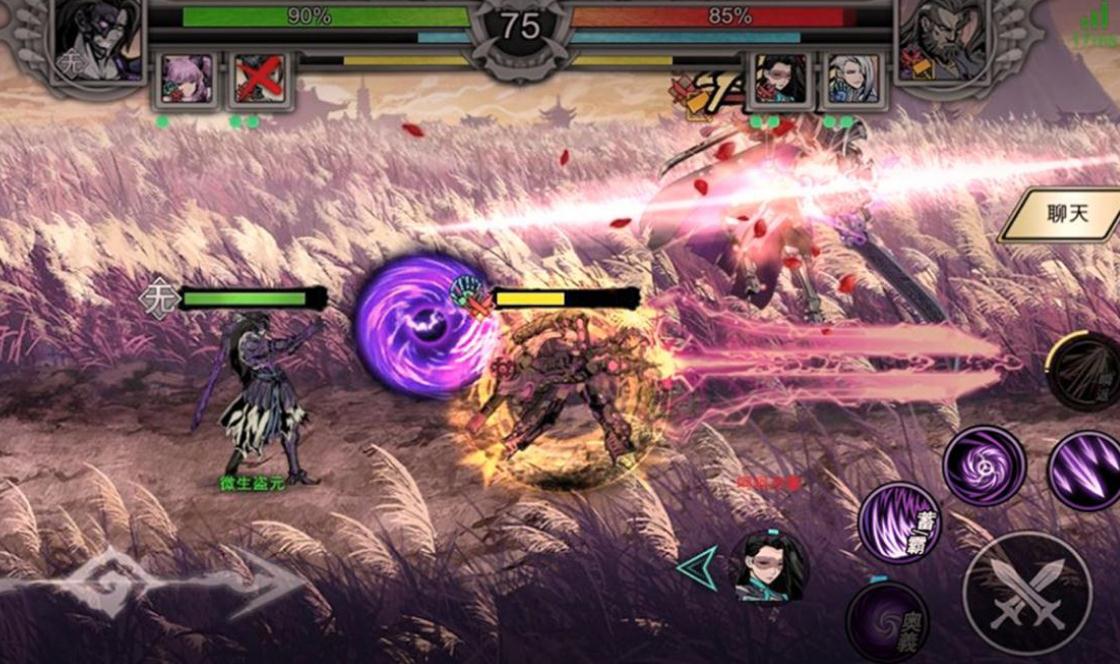Select the pink-haired teammate portrait
This screenshot has height=664, width=1120.
(x=188, y=78)
